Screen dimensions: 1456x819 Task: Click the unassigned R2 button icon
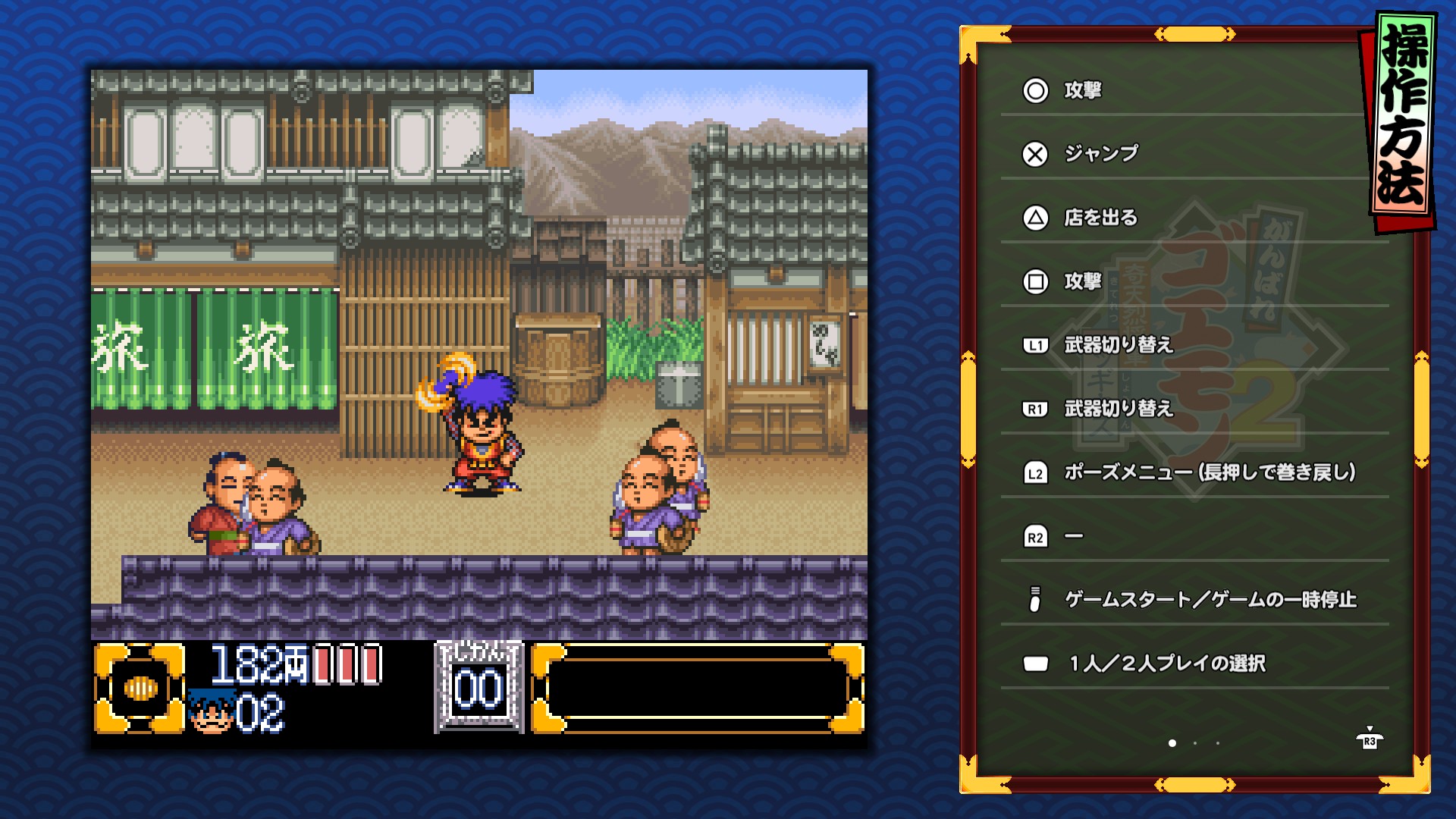coord(1036,535)
